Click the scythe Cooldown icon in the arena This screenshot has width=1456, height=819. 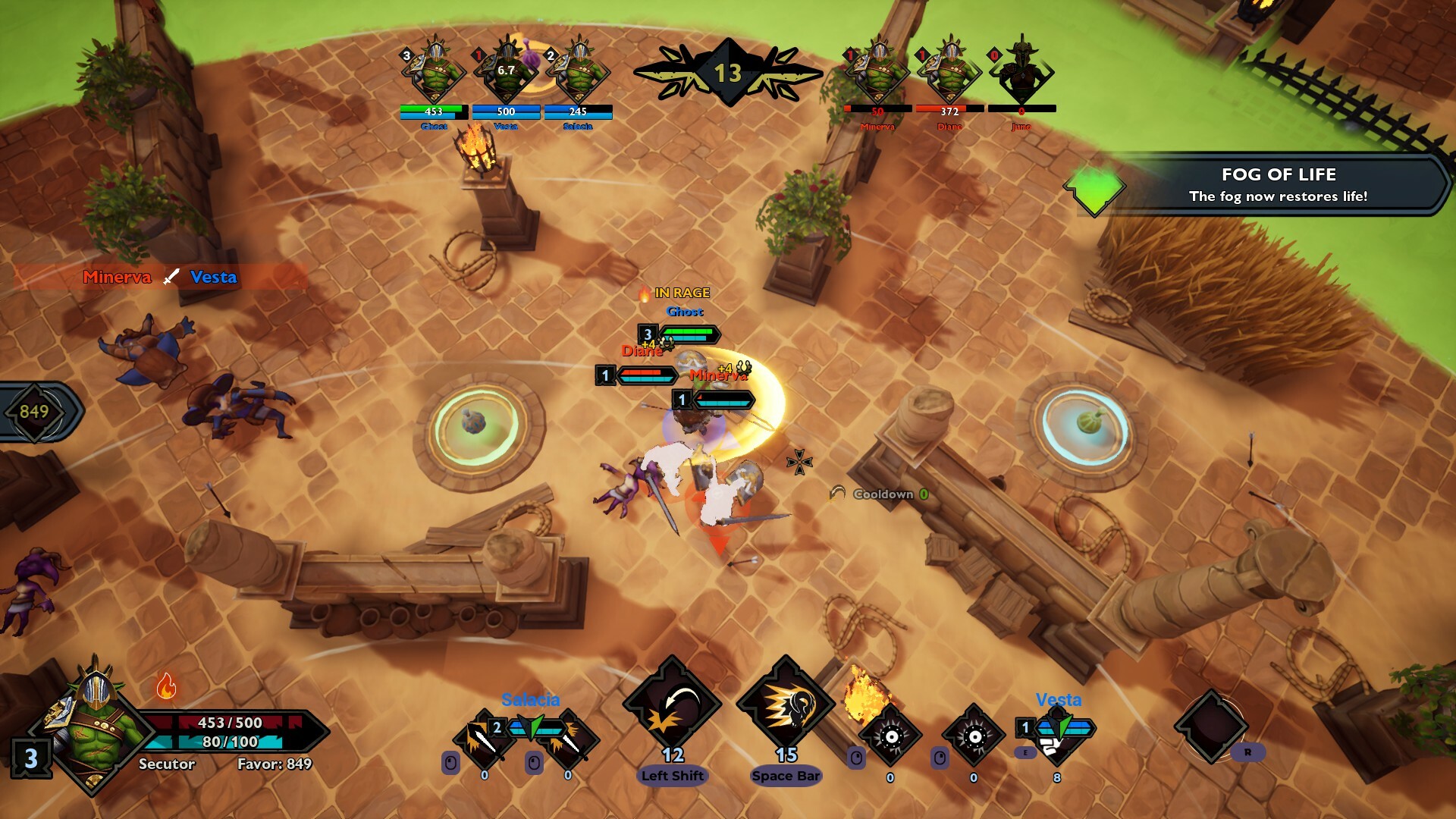point(836,494)
